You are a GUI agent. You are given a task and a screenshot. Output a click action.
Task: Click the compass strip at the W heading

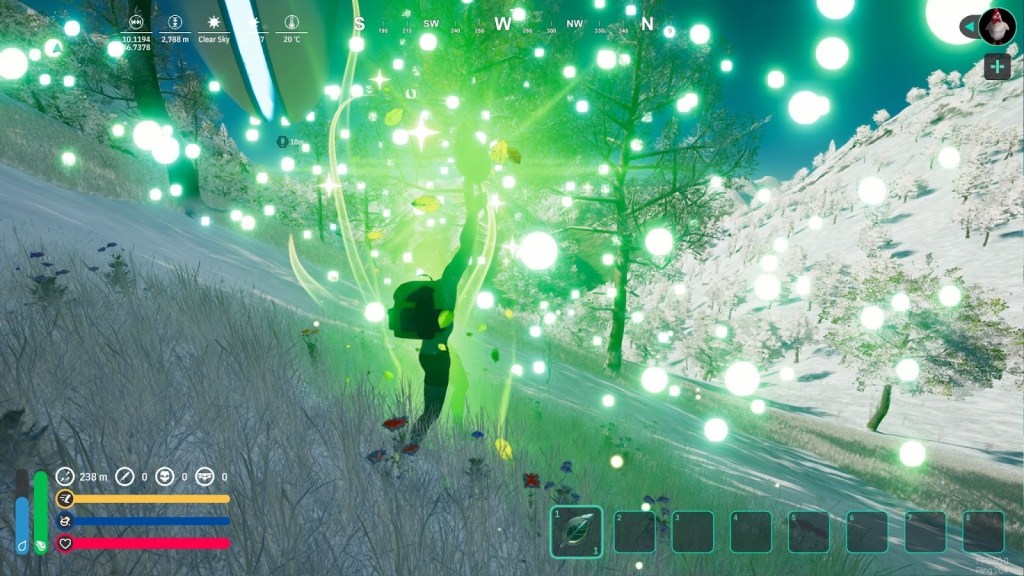(502, 23)
